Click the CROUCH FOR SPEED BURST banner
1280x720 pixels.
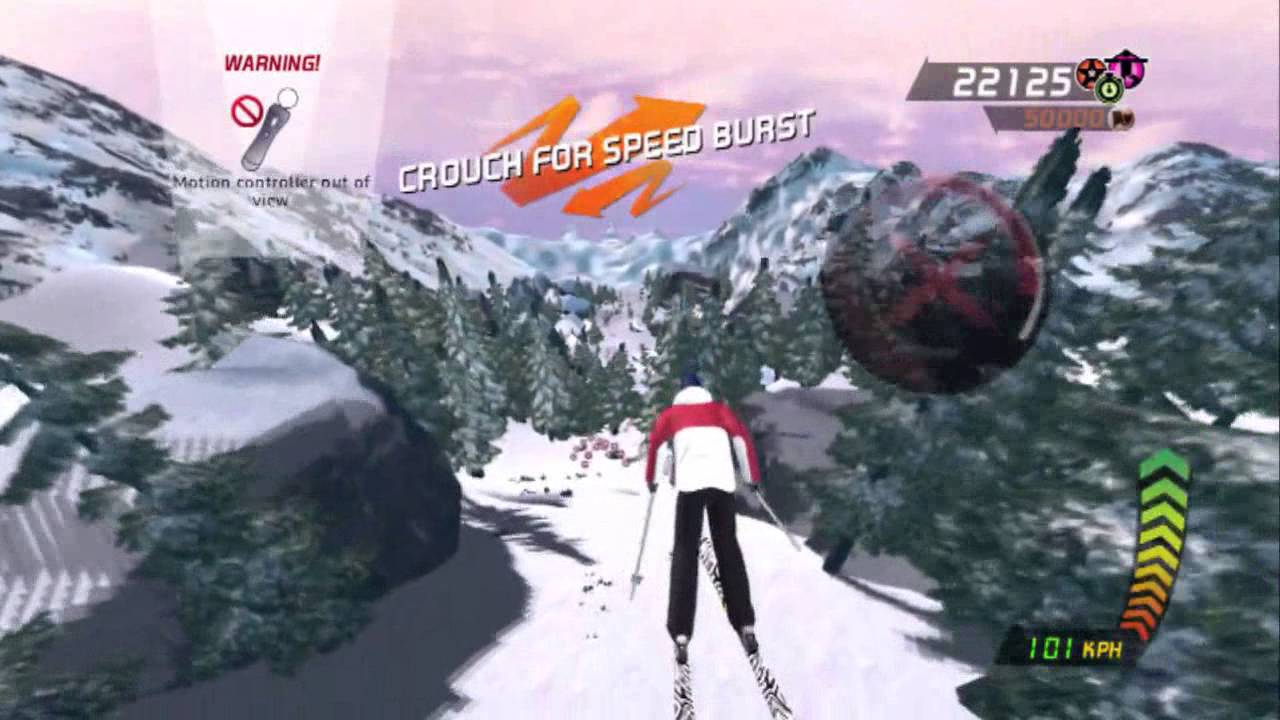tap(605, 152)
